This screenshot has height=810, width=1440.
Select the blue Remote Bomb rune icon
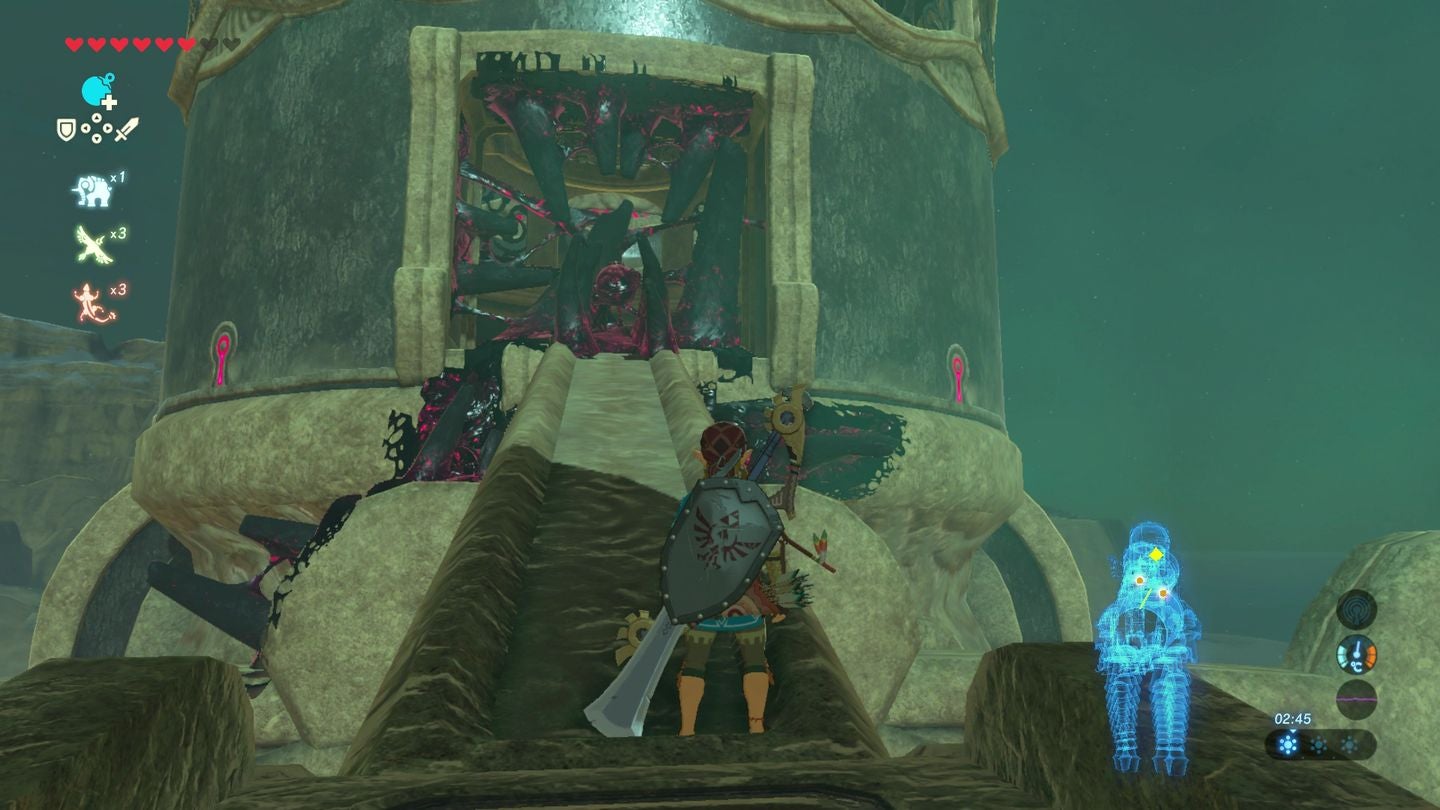coord(97,90)
